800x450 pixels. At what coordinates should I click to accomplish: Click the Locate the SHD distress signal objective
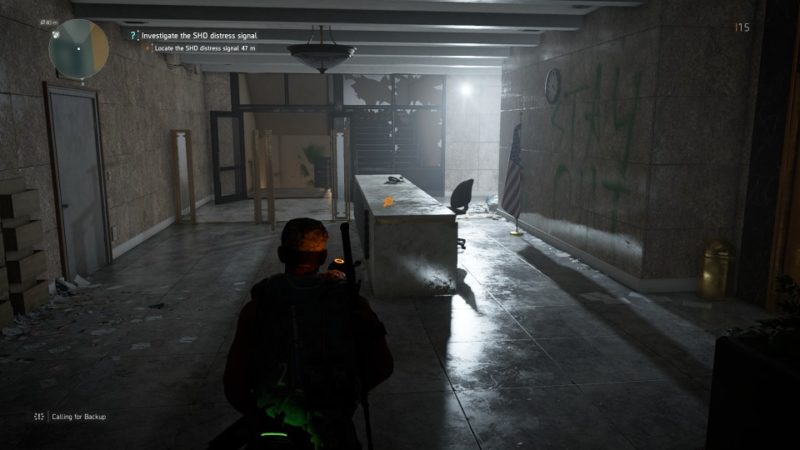(207, 48)
